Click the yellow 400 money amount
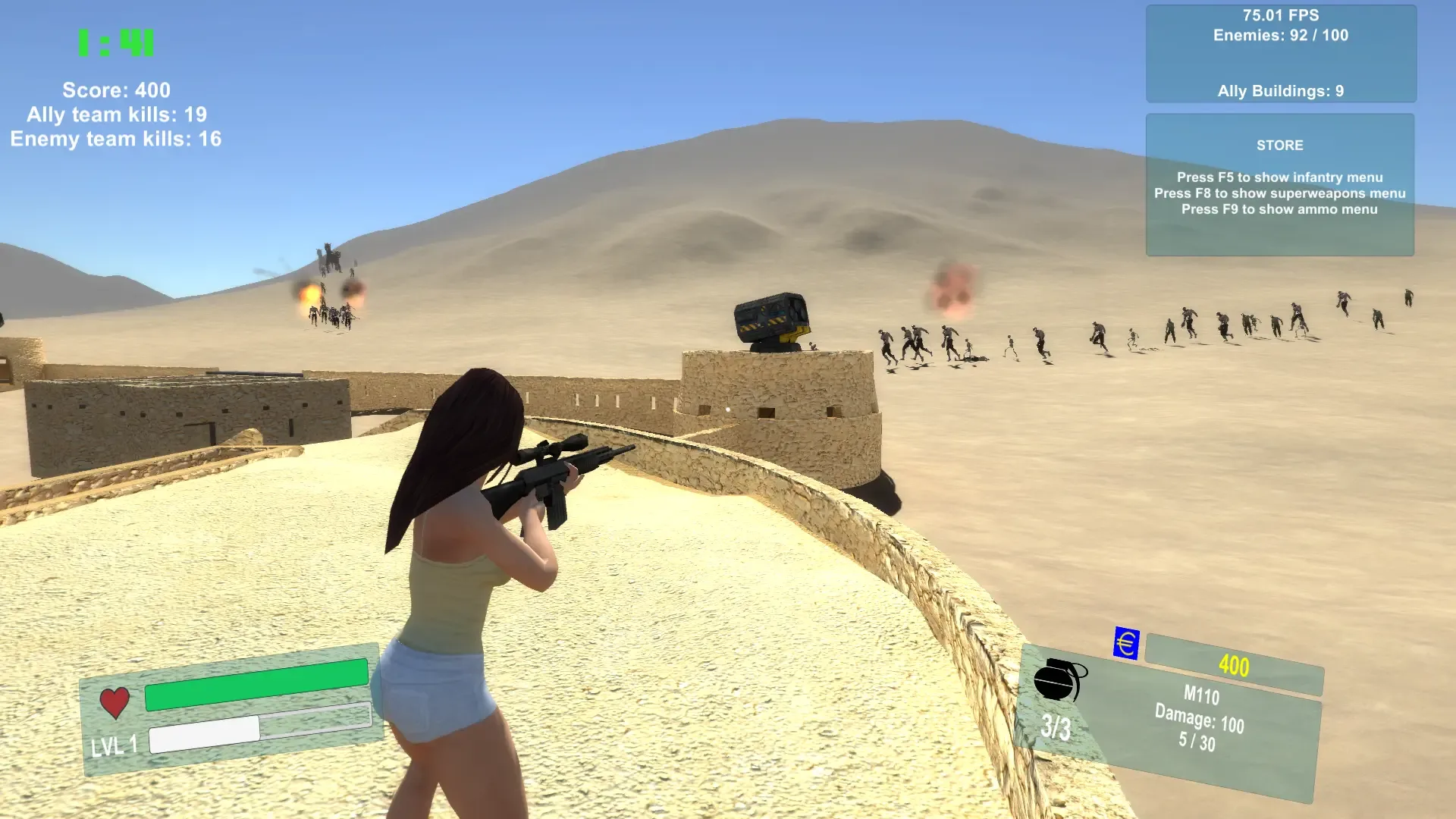1456x819 pixels. [x=1234, y=667]
